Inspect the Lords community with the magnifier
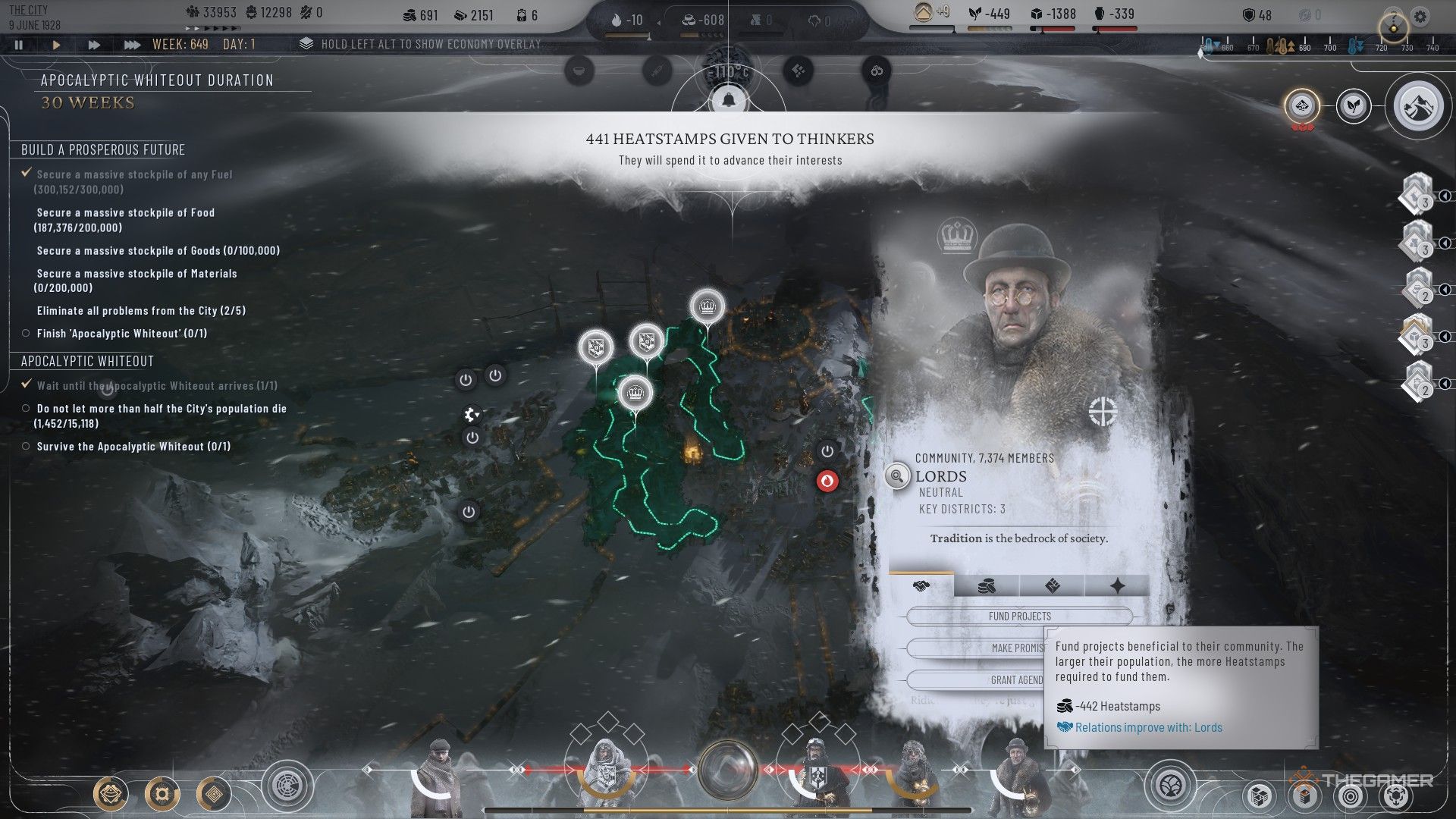Image resolution: width=1456 pixels, height=819 pixels. (x=897, y=476)
